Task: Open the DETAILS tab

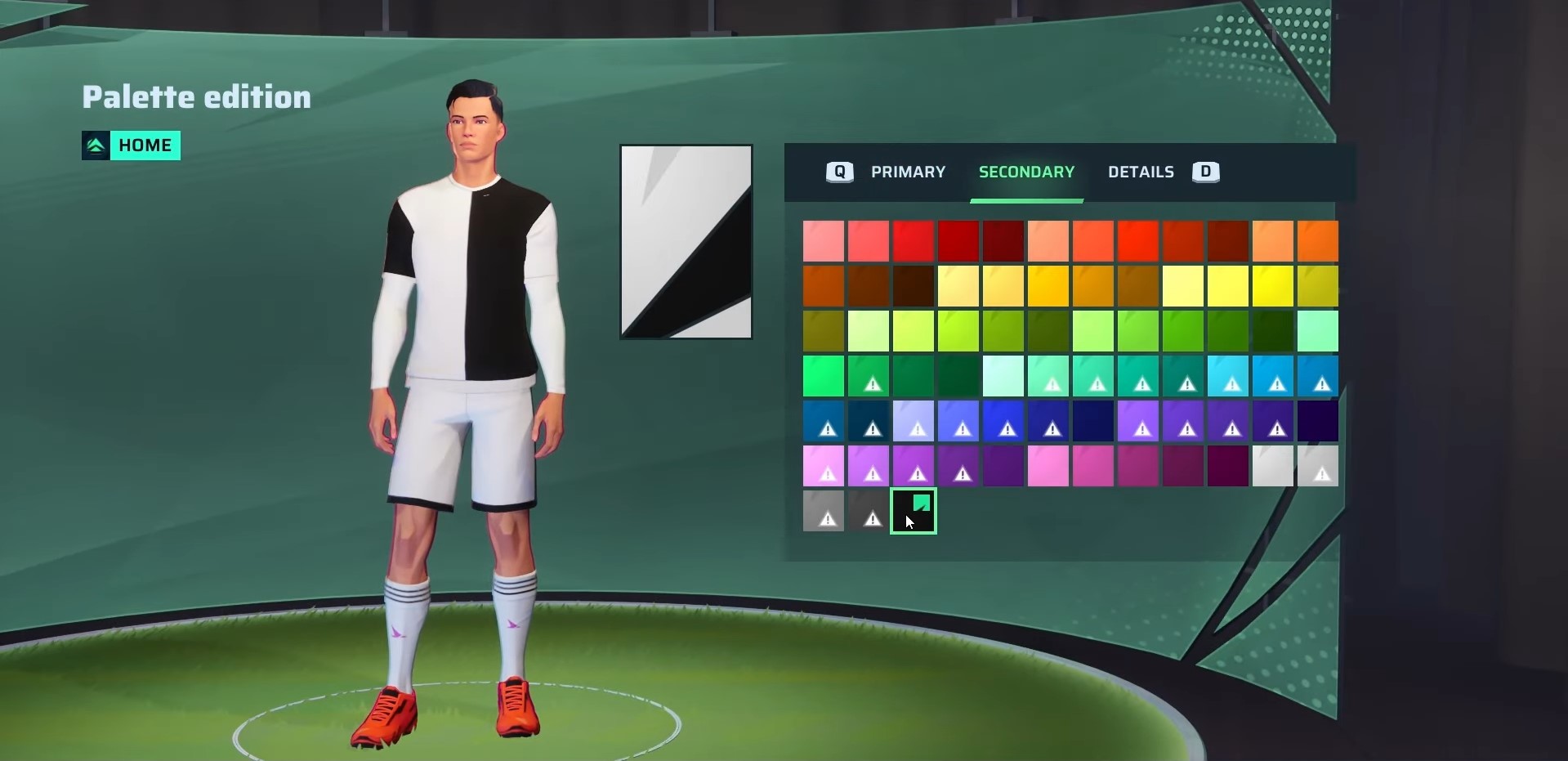Action: point(1141,172)
